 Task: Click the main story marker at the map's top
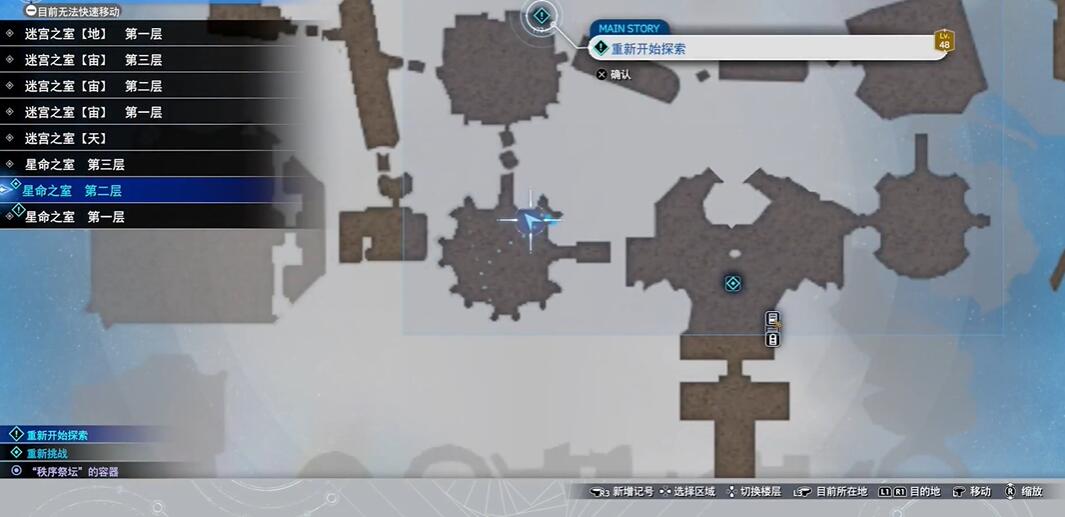tap(541, 16)
